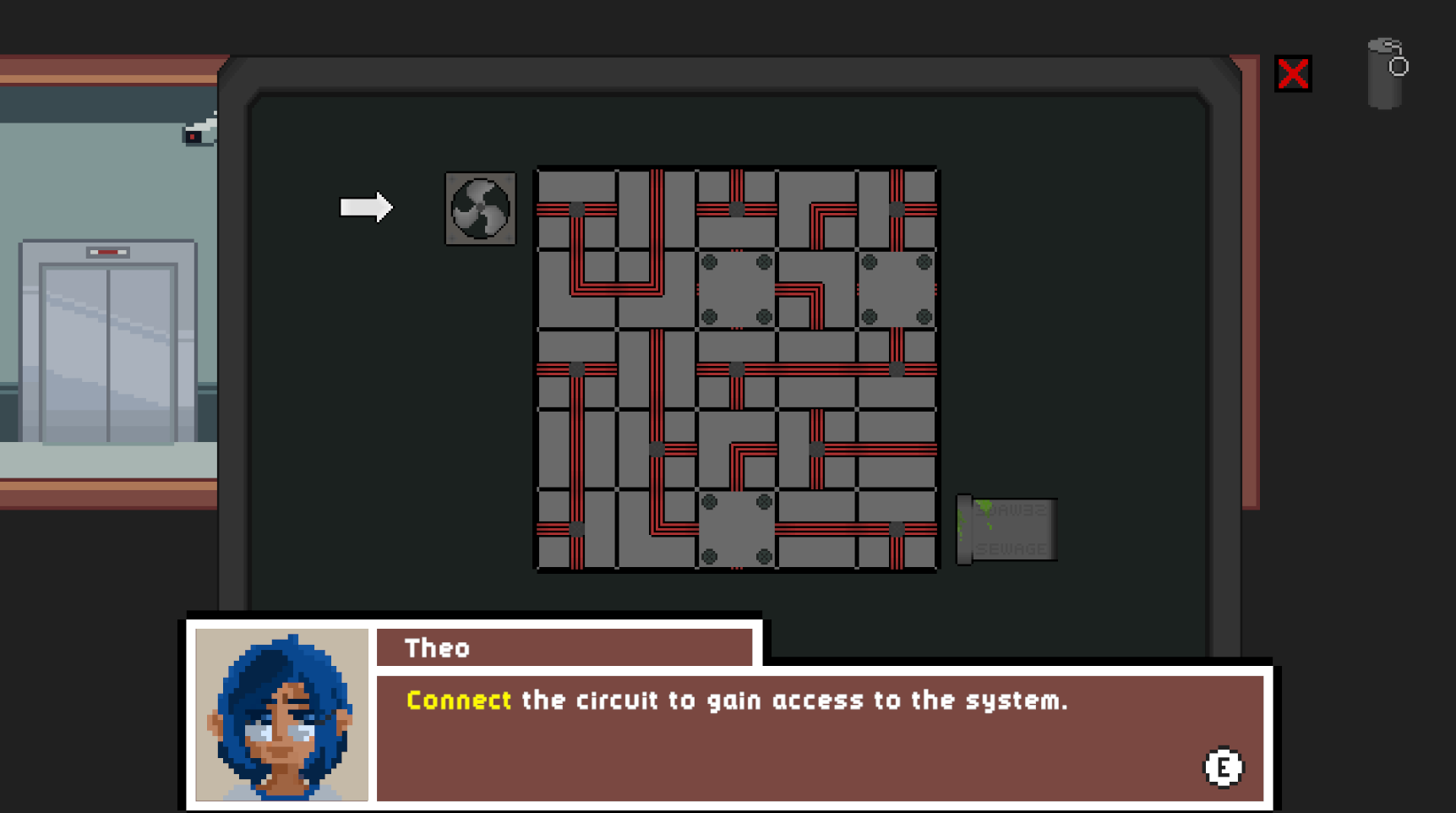
Task: Rotate the pipe tile next to the sewage outlet
Action: tap(896, 531)
